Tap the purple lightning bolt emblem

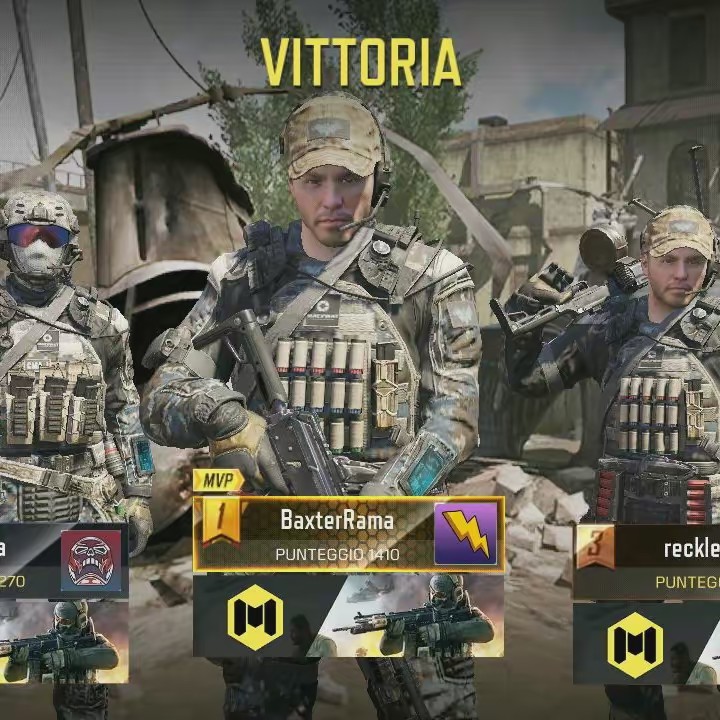click(466, 534)
